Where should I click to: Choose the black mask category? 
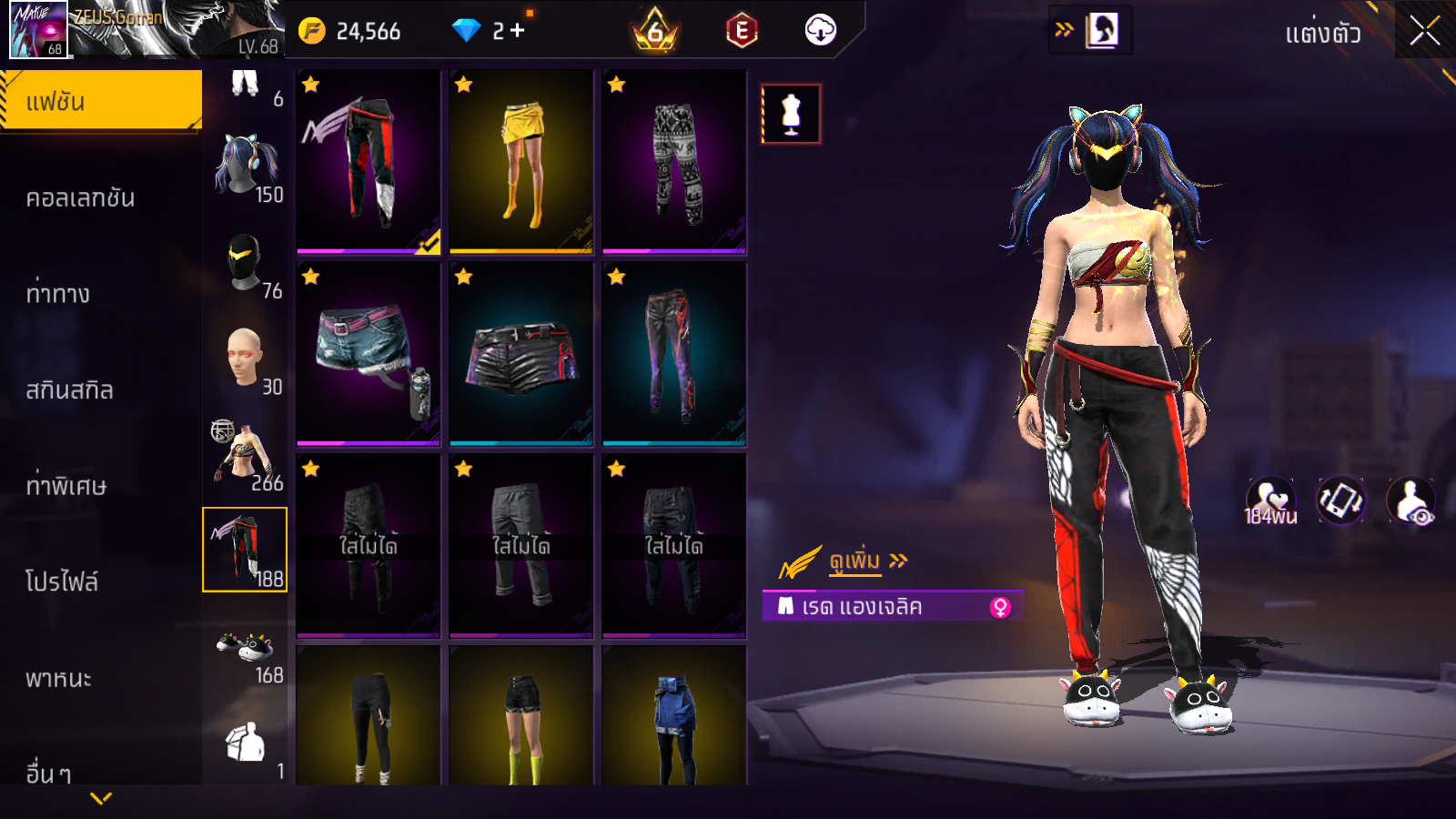click(246, 264)
